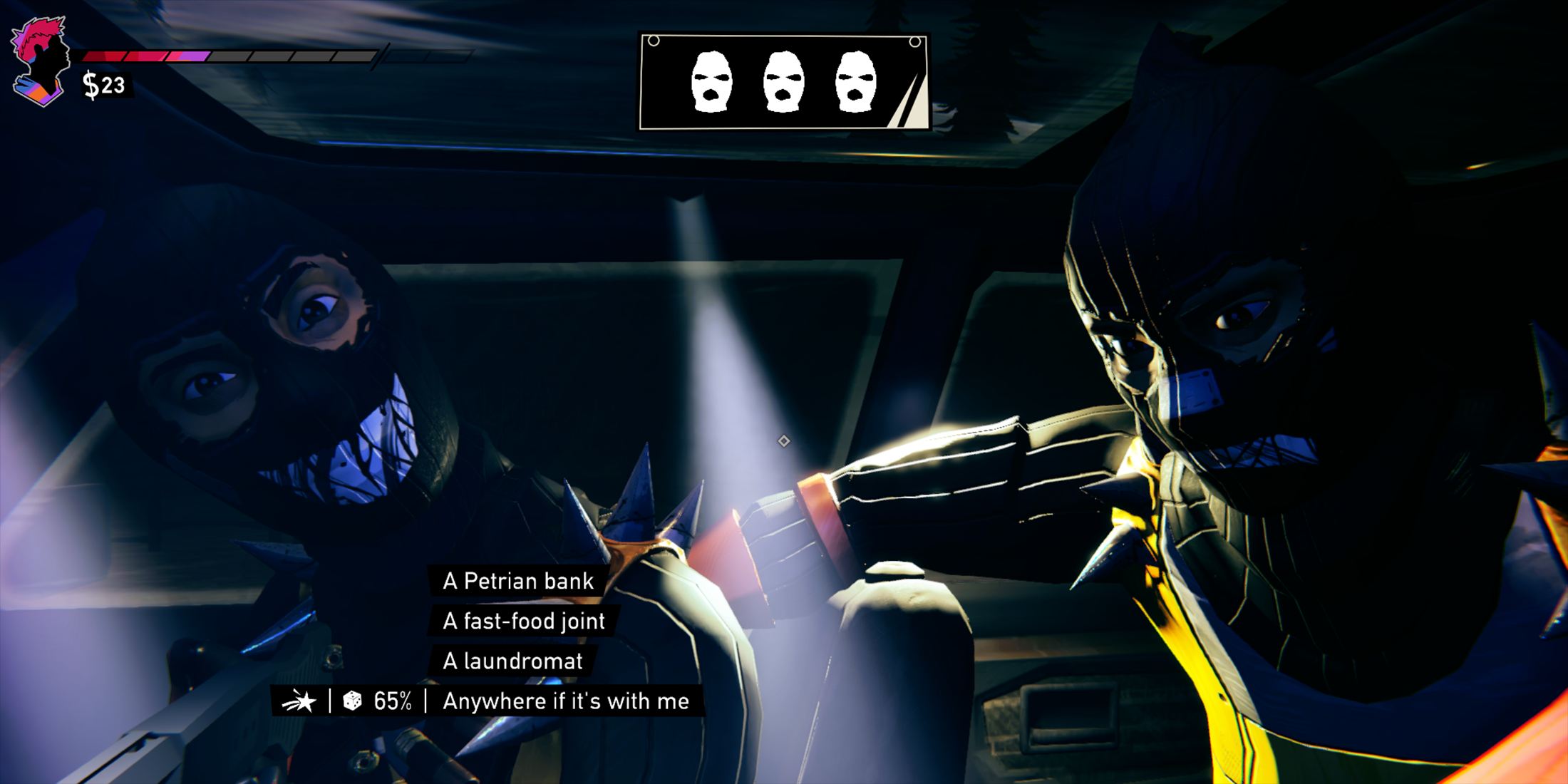Click the middle ski mask on the sign
The width and height of the screenshot is (1568, 784).
click(x=784, y=80)
